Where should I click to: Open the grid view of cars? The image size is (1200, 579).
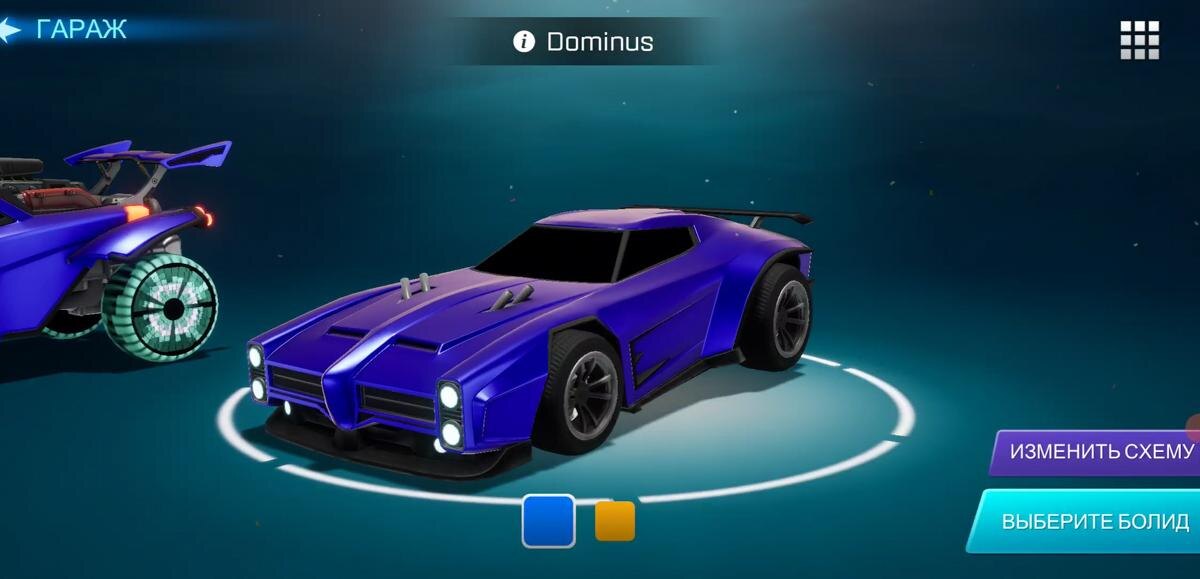[1139, 40]
